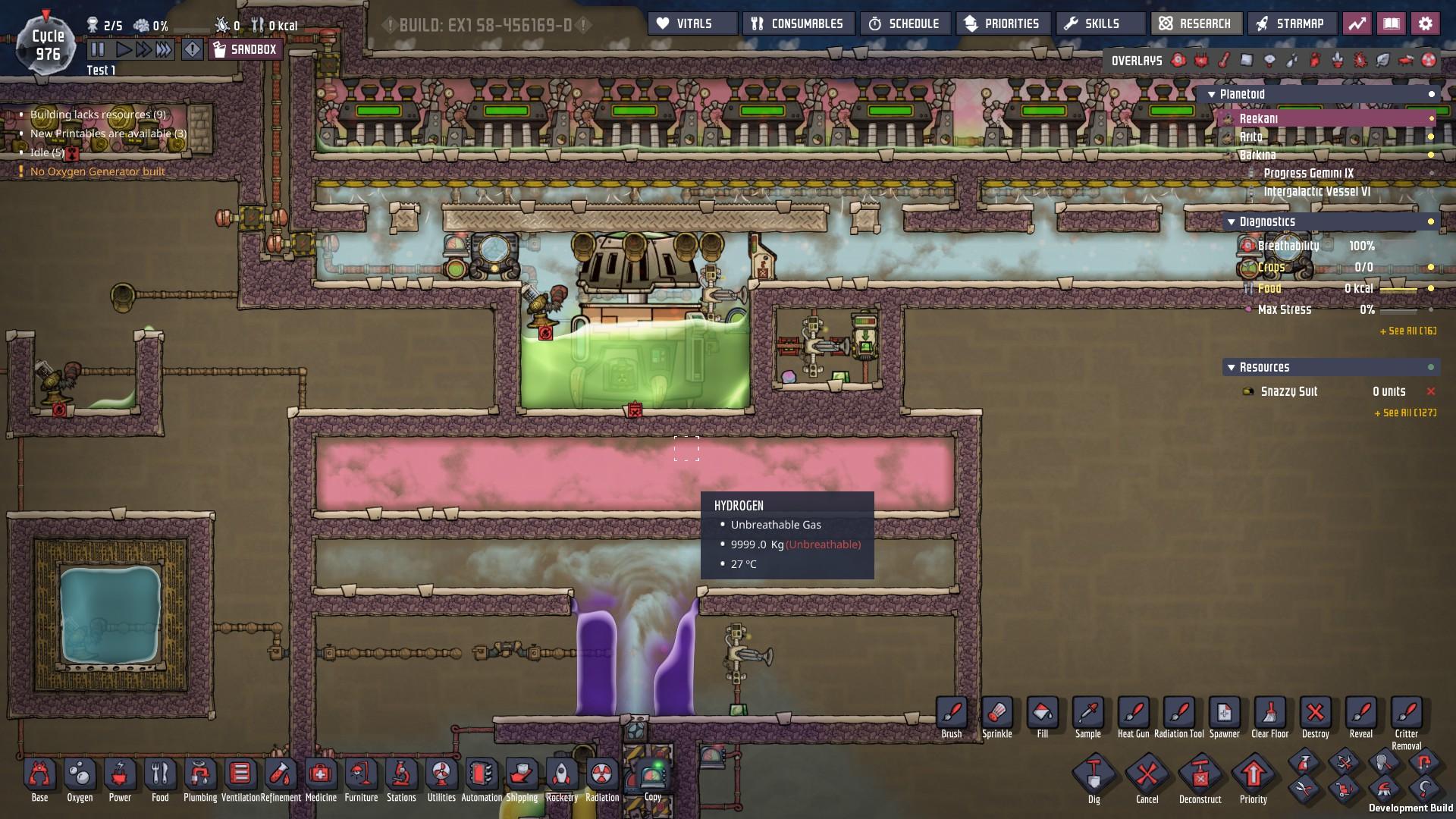Collapse the Diagnostics panel
The width and height of the screenshot is (1456, 819).
(x=1232, y=221)
